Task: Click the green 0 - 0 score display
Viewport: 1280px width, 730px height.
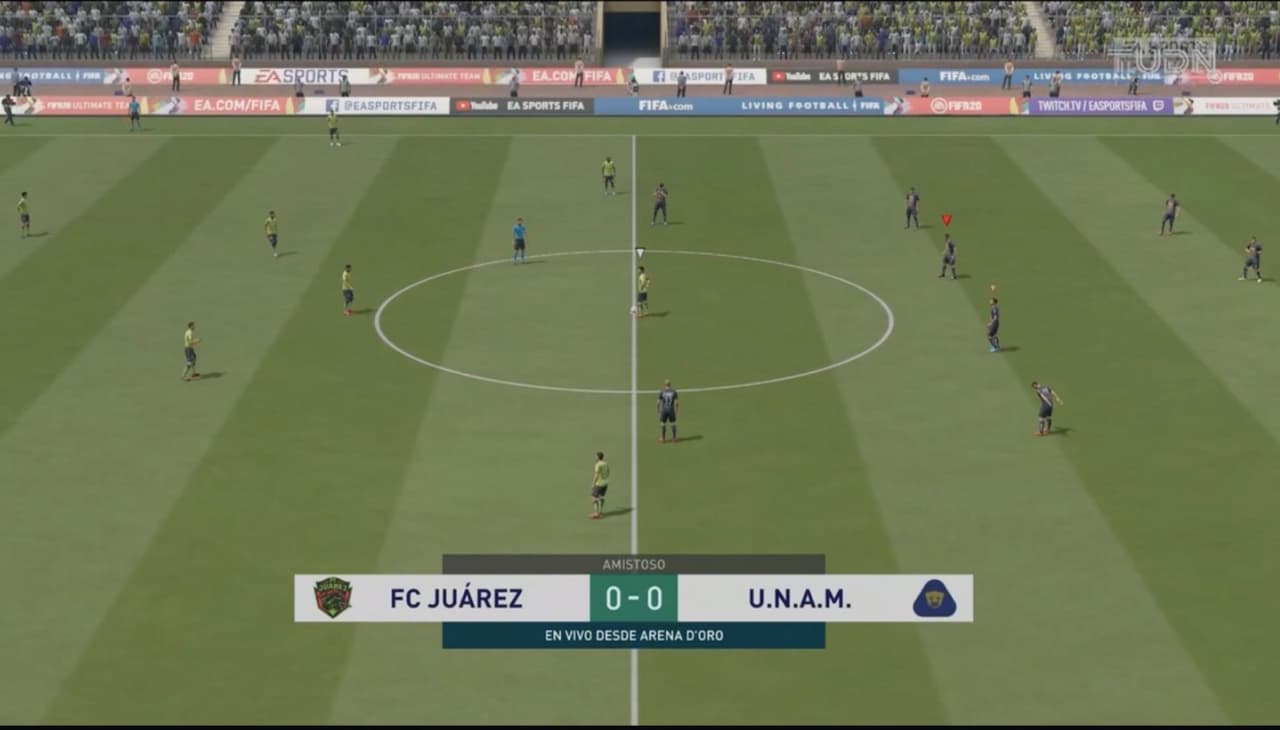Action: click(x=633, y=600)
